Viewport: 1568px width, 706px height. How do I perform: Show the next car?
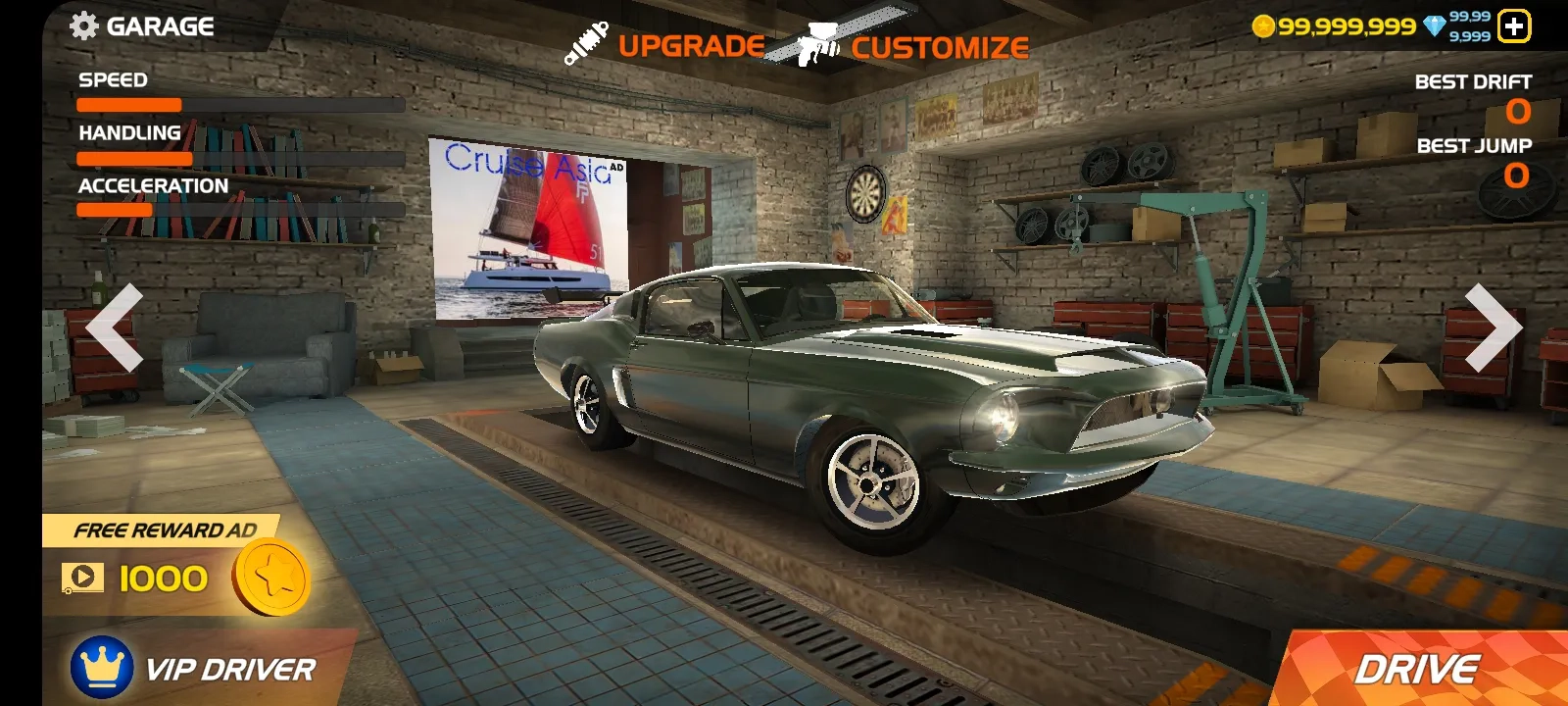coord(1492,328)
